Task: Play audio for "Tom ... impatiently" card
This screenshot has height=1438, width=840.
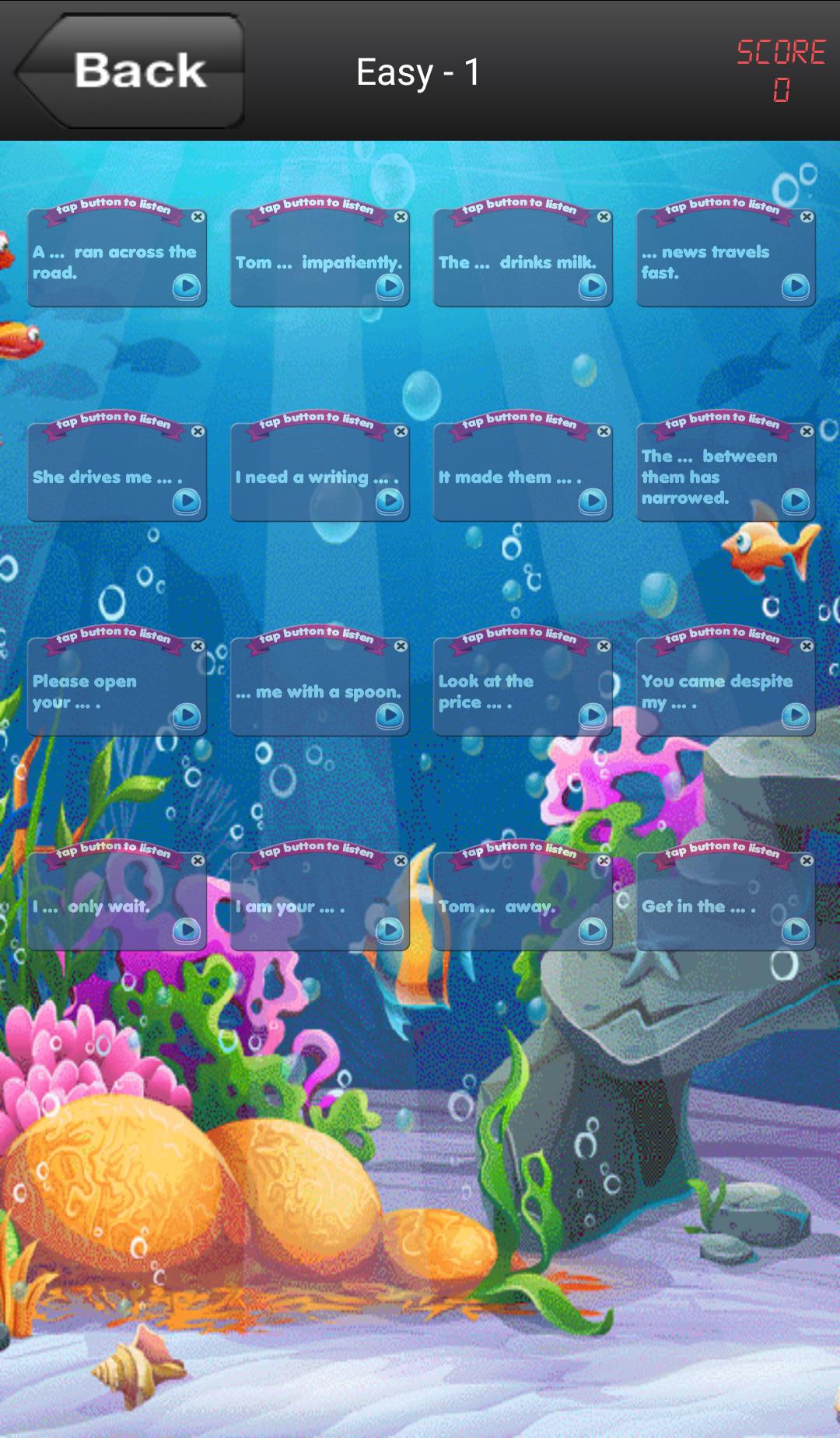Action: tap(390, 287)
